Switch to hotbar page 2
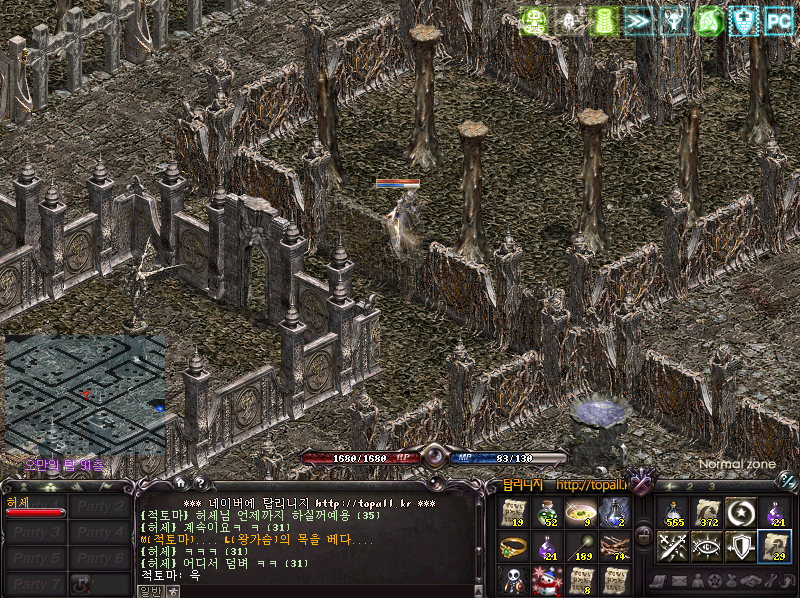Screen dimensions: 800x598 click(690, 487)
